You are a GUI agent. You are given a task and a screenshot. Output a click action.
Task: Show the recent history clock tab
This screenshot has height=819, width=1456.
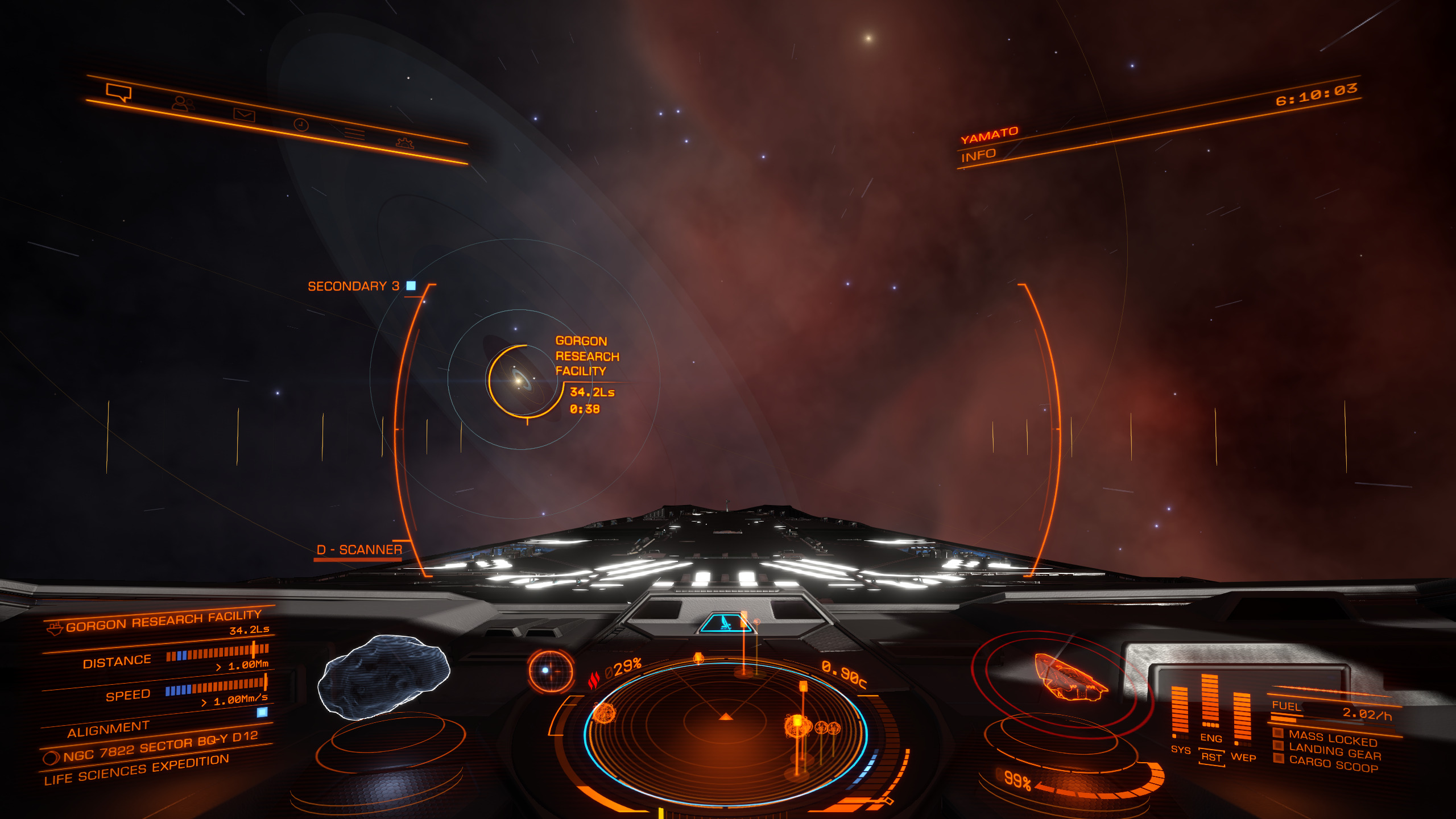tap(301, 125)
